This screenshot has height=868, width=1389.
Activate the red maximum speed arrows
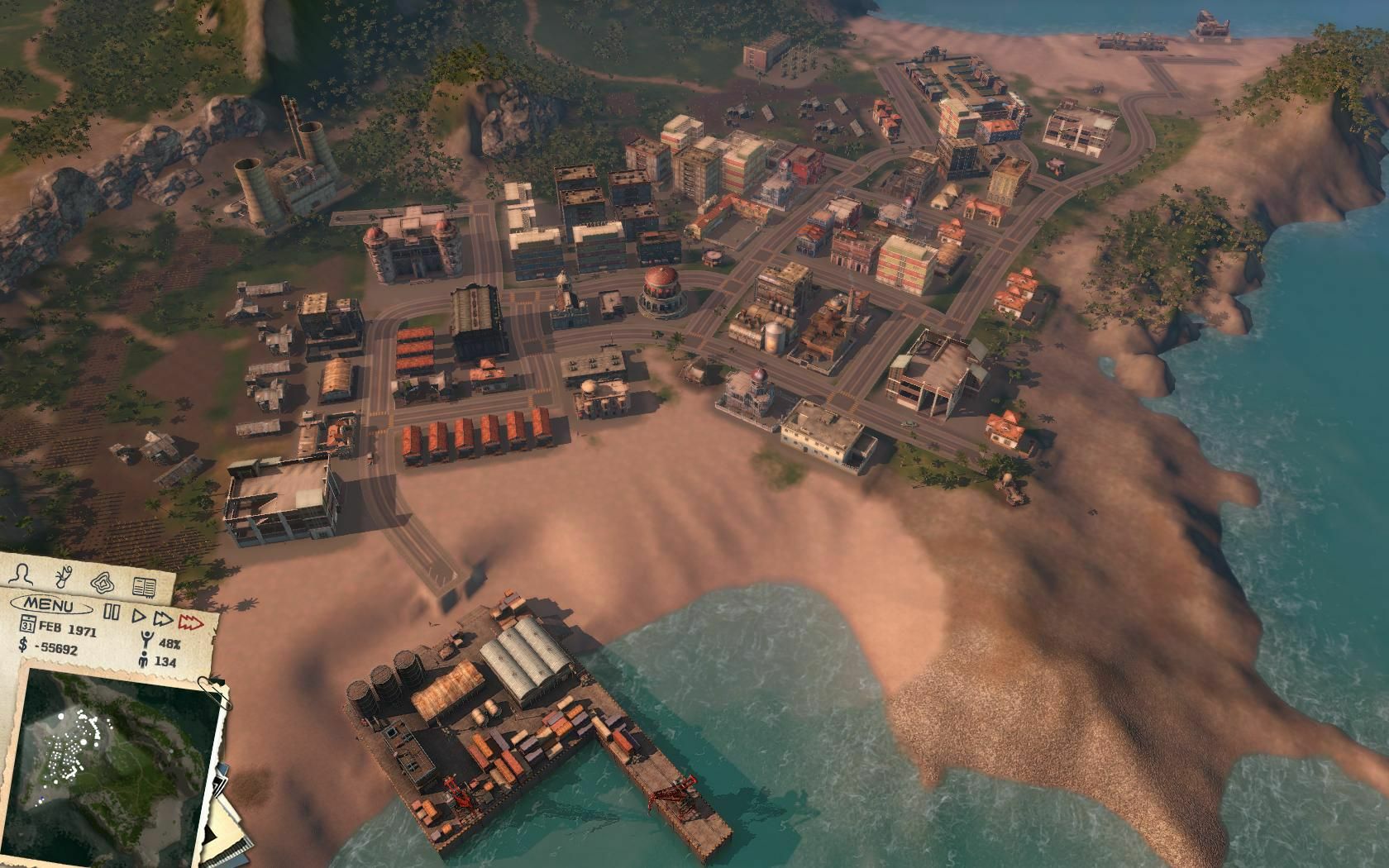(x=191, y=622)
